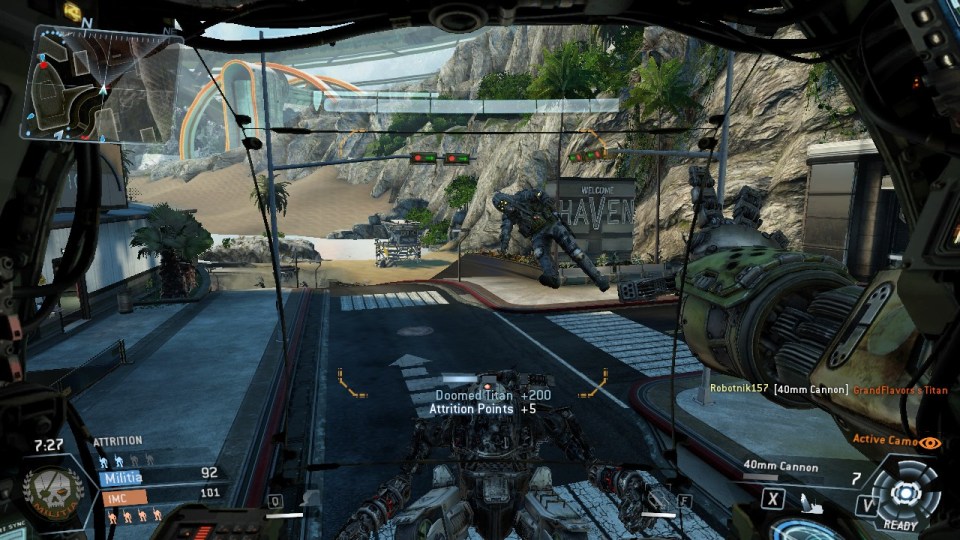Click the Titan core READY dial
This screenshot has width=960, height=540.
(903, 493)
